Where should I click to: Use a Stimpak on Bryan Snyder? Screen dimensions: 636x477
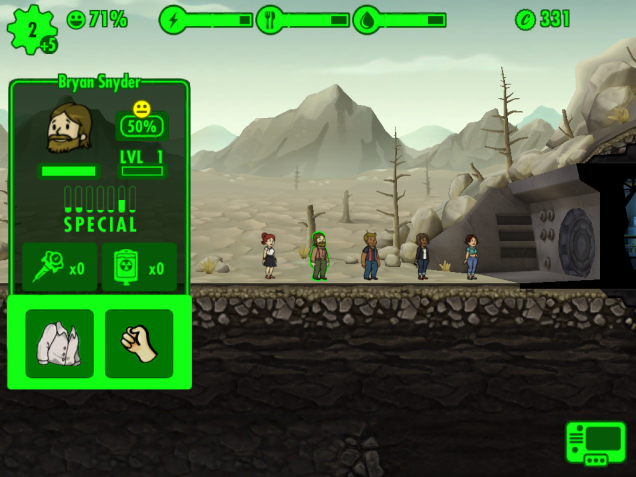click(x=60, y=267)
